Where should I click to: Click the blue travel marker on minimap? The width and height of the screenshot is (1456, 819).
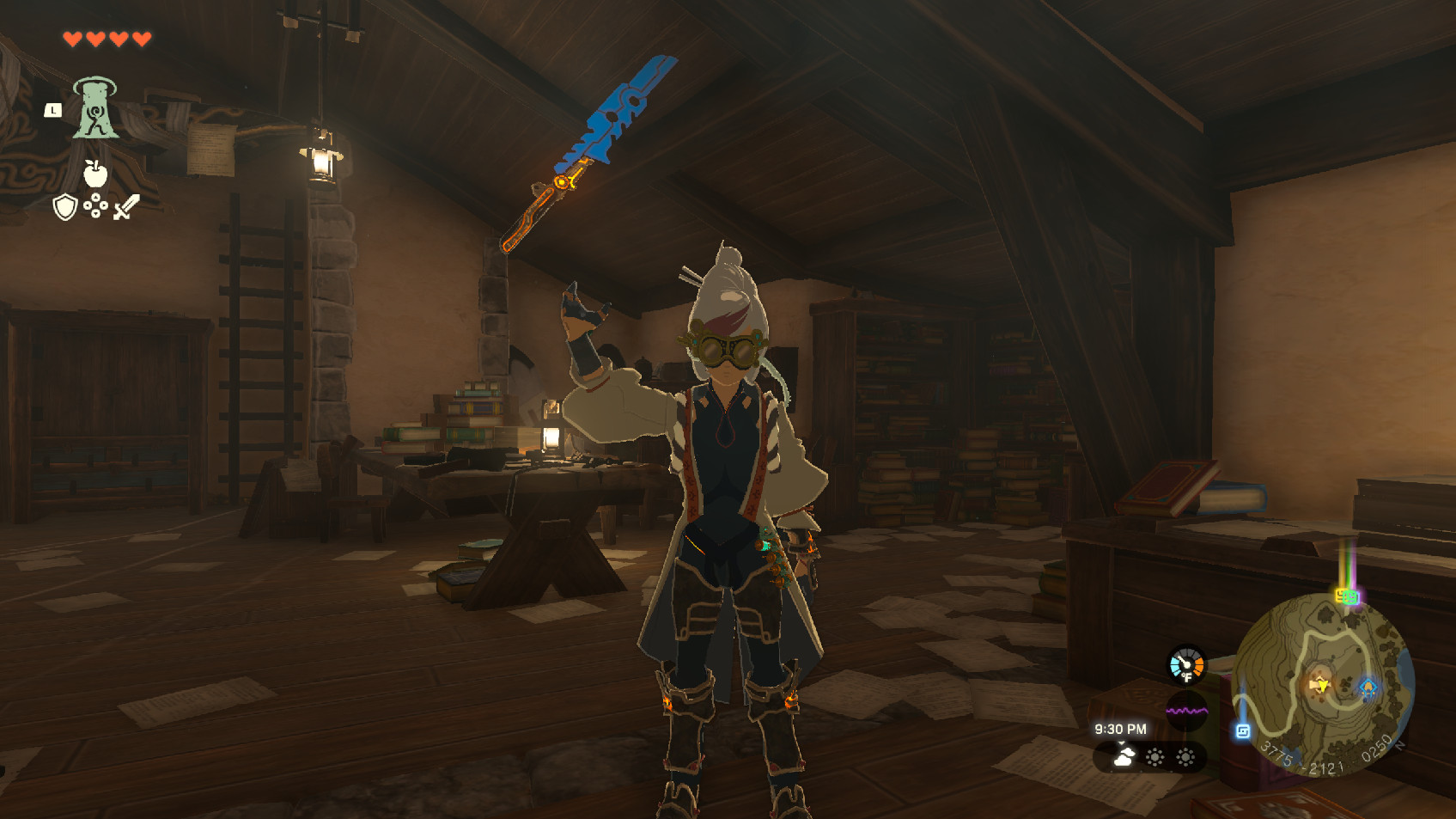1243,730
